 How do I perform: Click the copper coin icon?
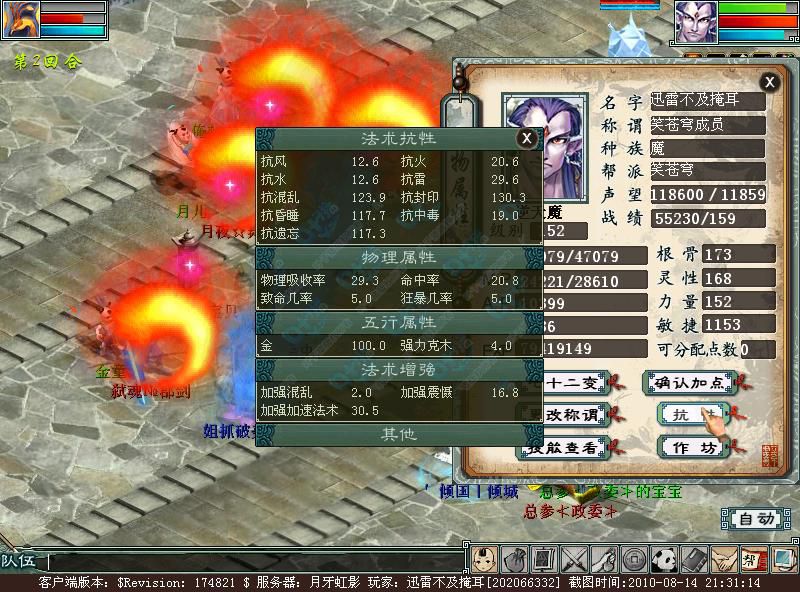(633, 559)
